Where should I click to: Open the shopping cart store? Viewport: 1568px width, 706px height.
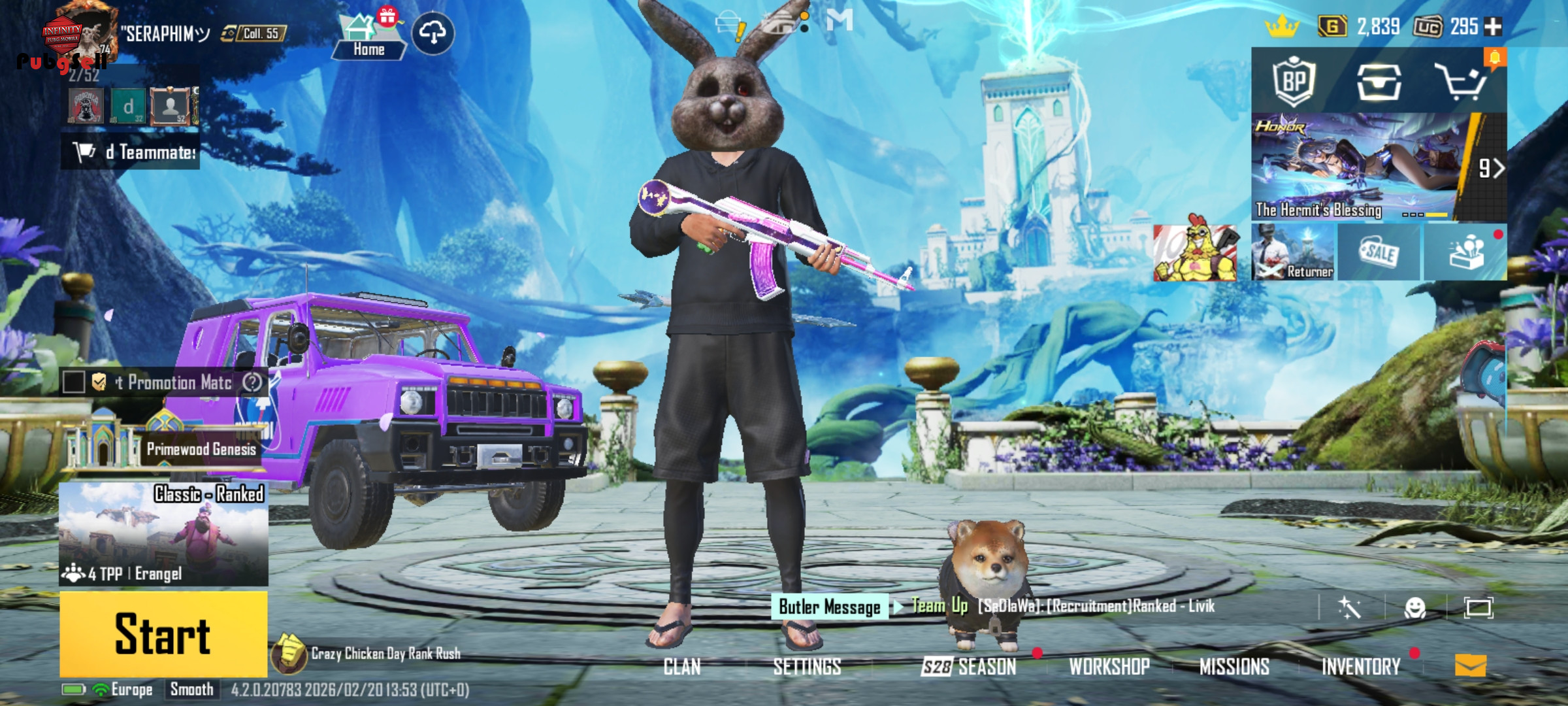pos(1461,82)
